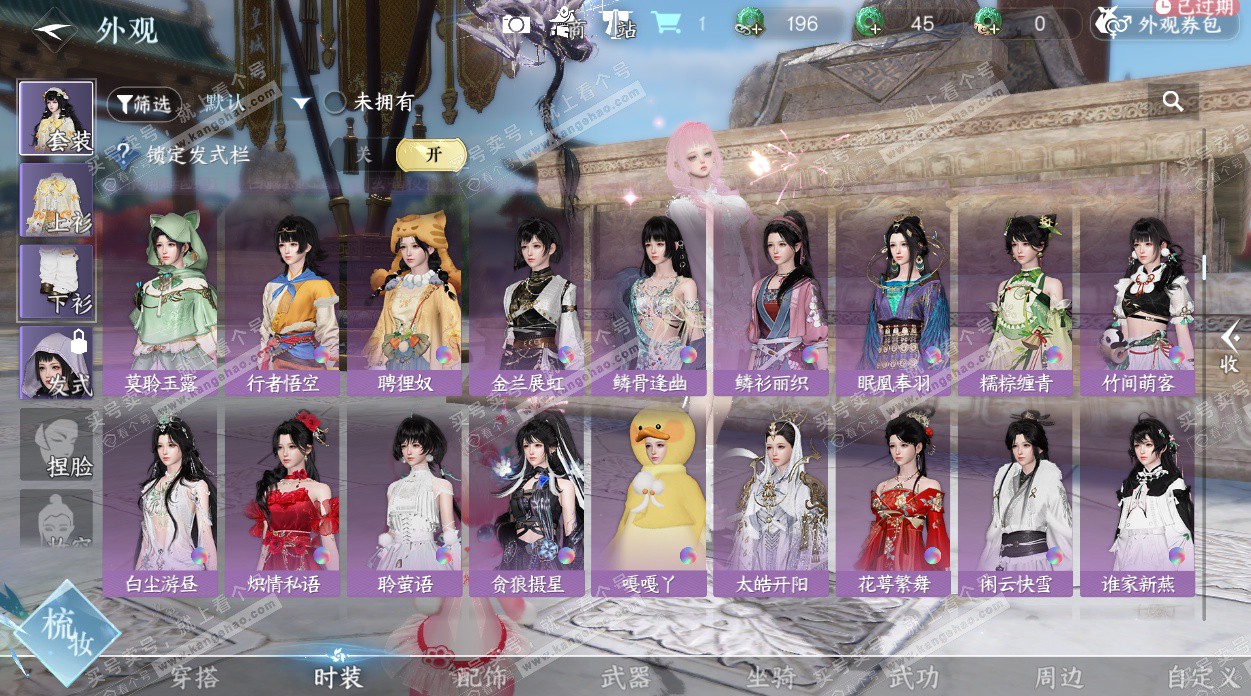Go back using the top-left arrow
The height and width of the screenshot is (696, 1251).
[52, 29]
